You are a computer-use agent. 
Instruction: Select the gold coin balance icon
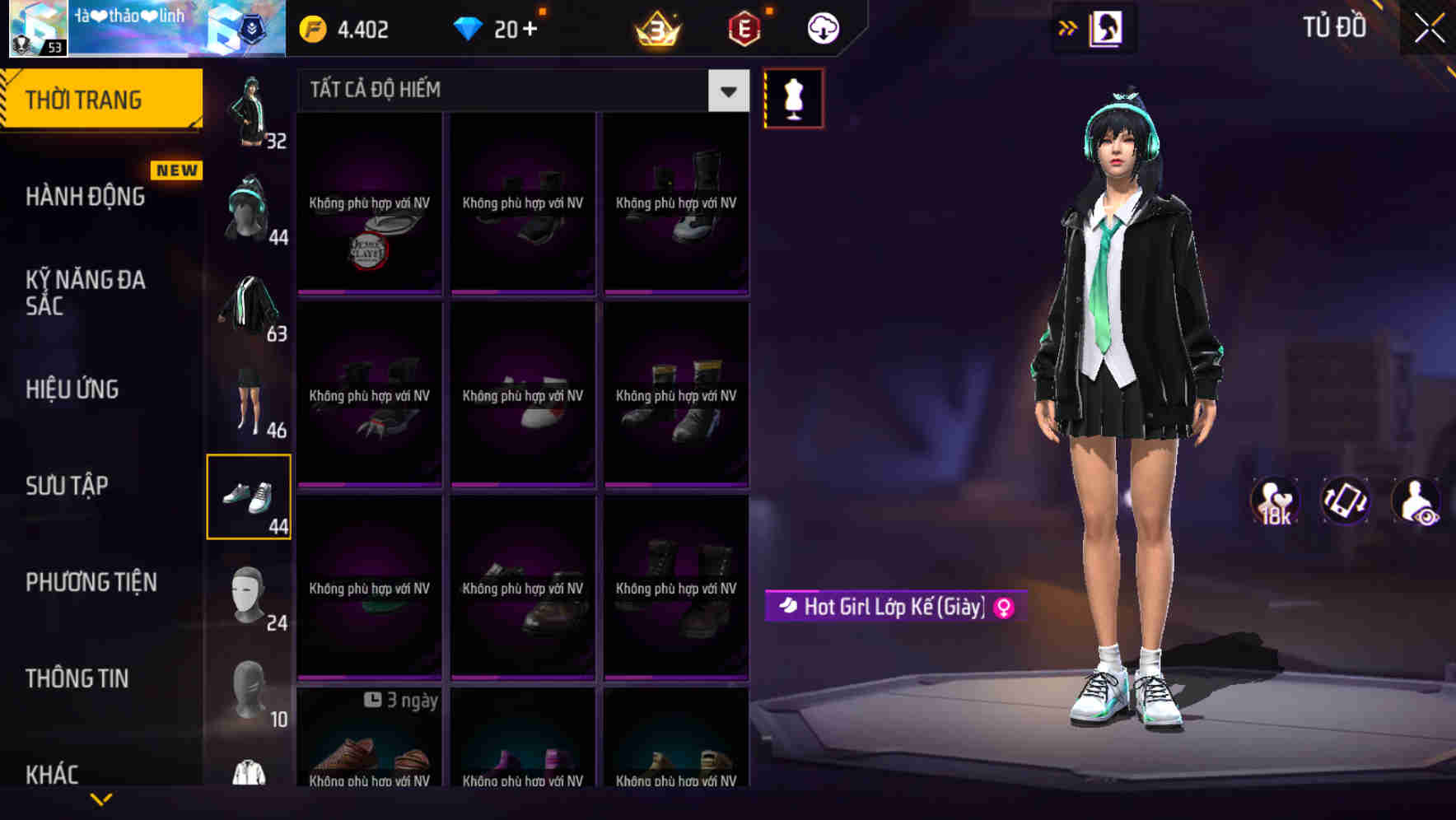[311, 27]
